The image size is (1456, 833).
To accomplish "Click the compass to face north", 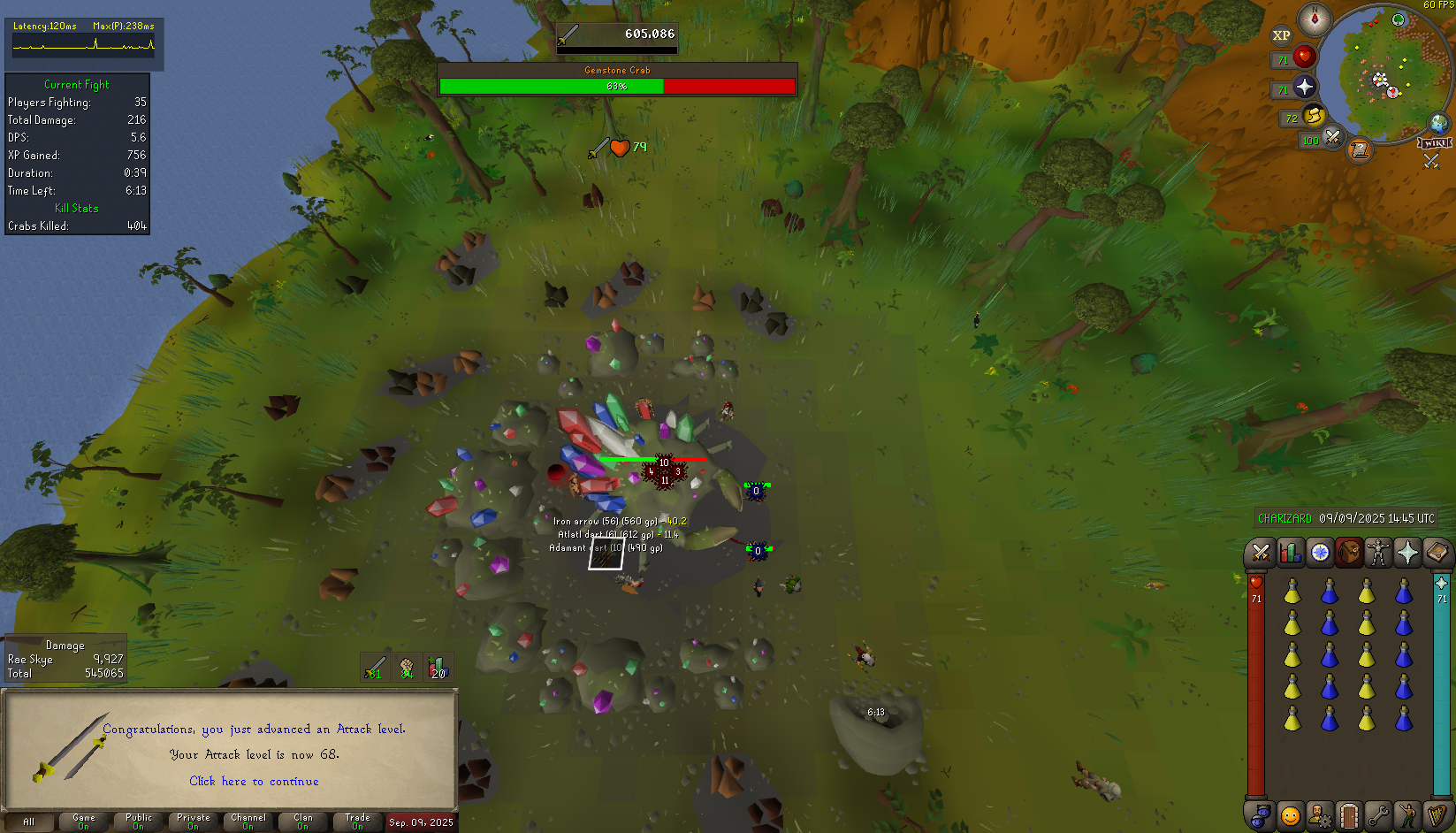I will (1314, 19).
